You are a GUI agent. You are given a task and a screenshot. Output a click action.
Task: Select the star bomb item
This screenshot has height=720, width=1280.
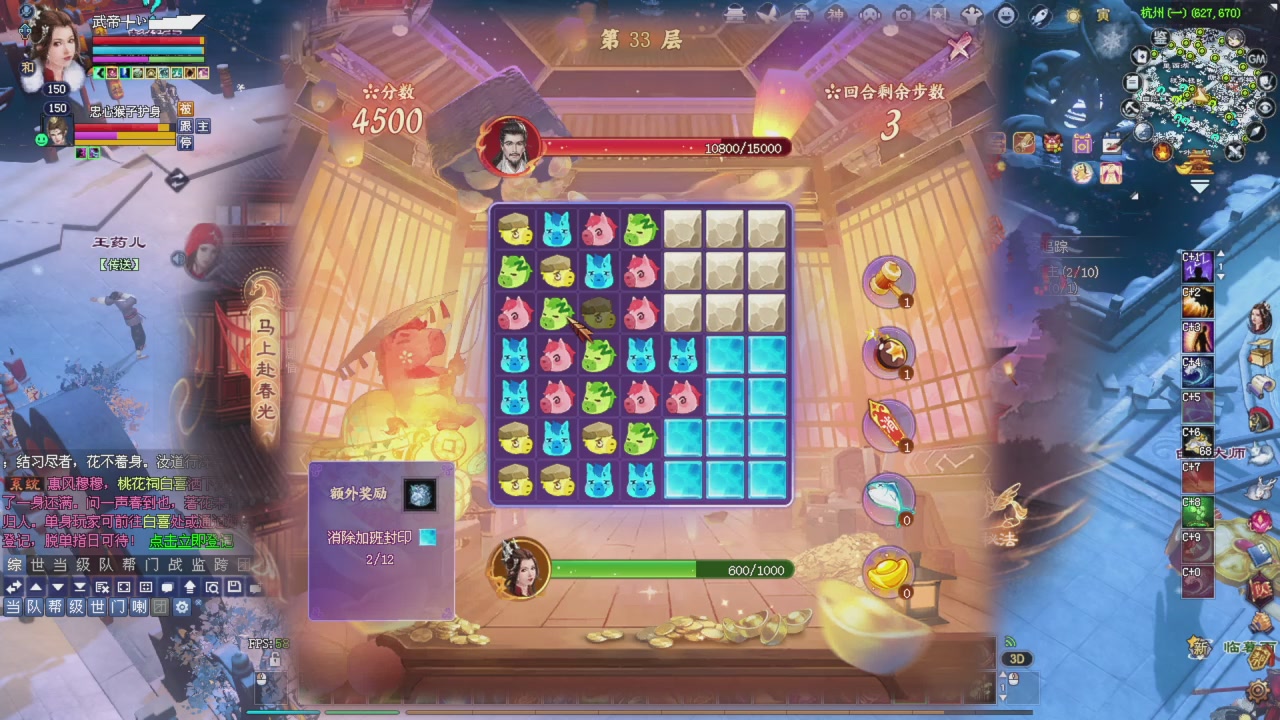tap(890, 352)
